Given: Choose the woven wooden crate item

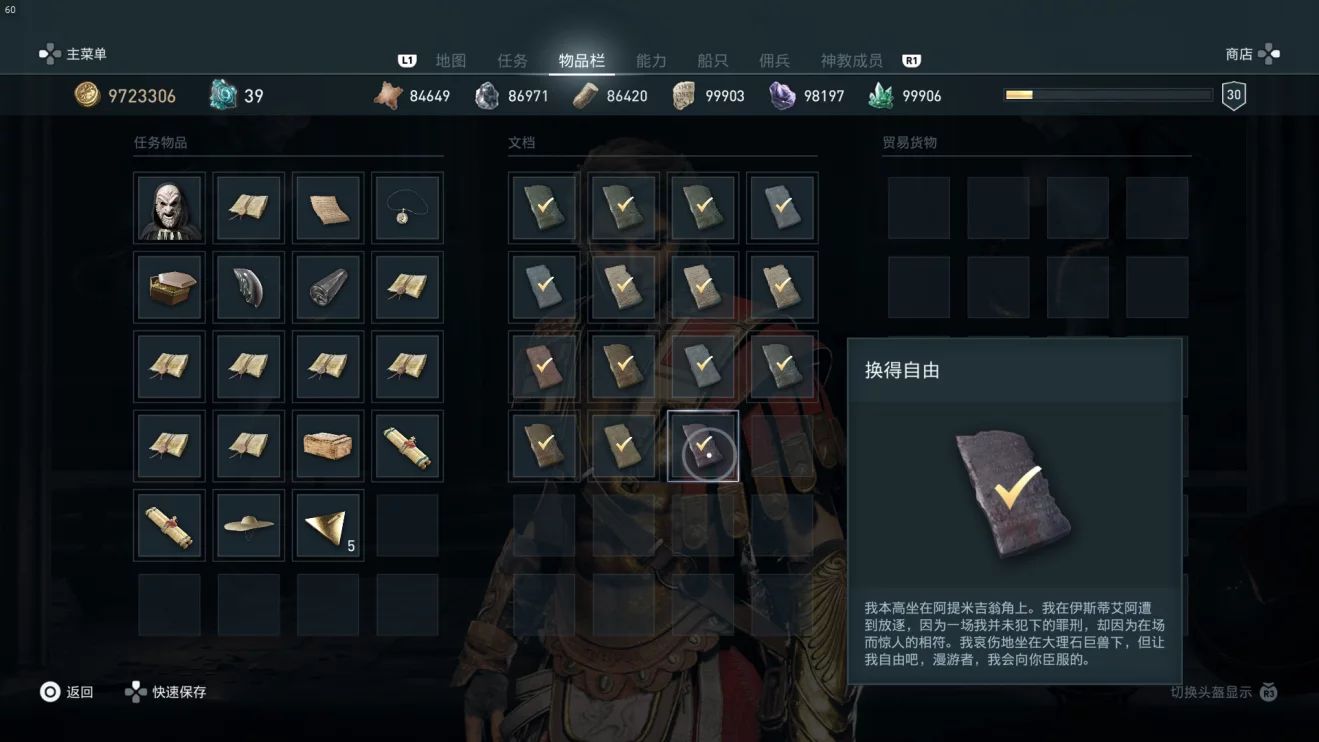Looking at the screenshot, I should point(327,446).
